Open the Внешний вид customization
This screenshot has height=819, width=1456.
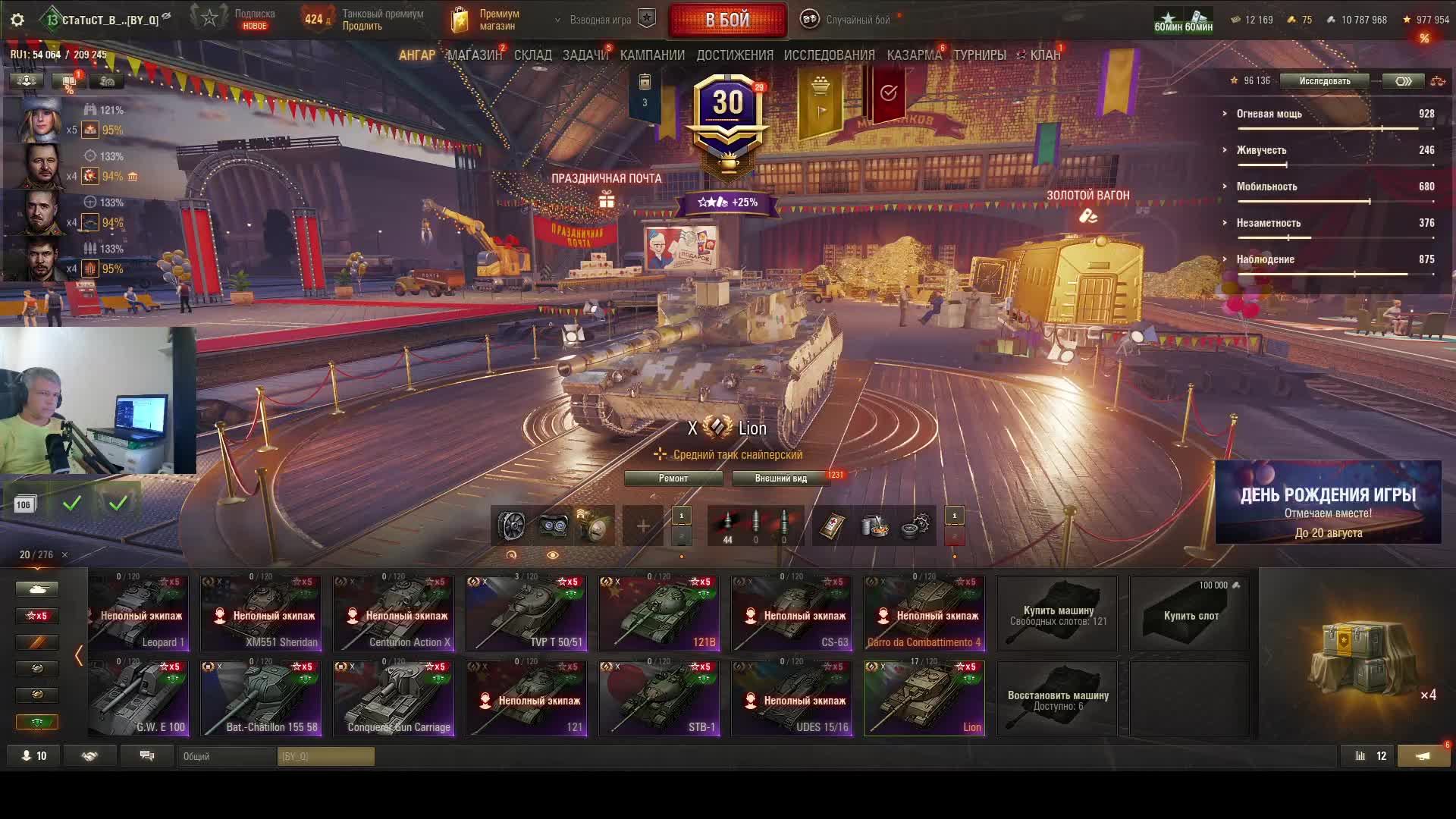click(780, 479)
